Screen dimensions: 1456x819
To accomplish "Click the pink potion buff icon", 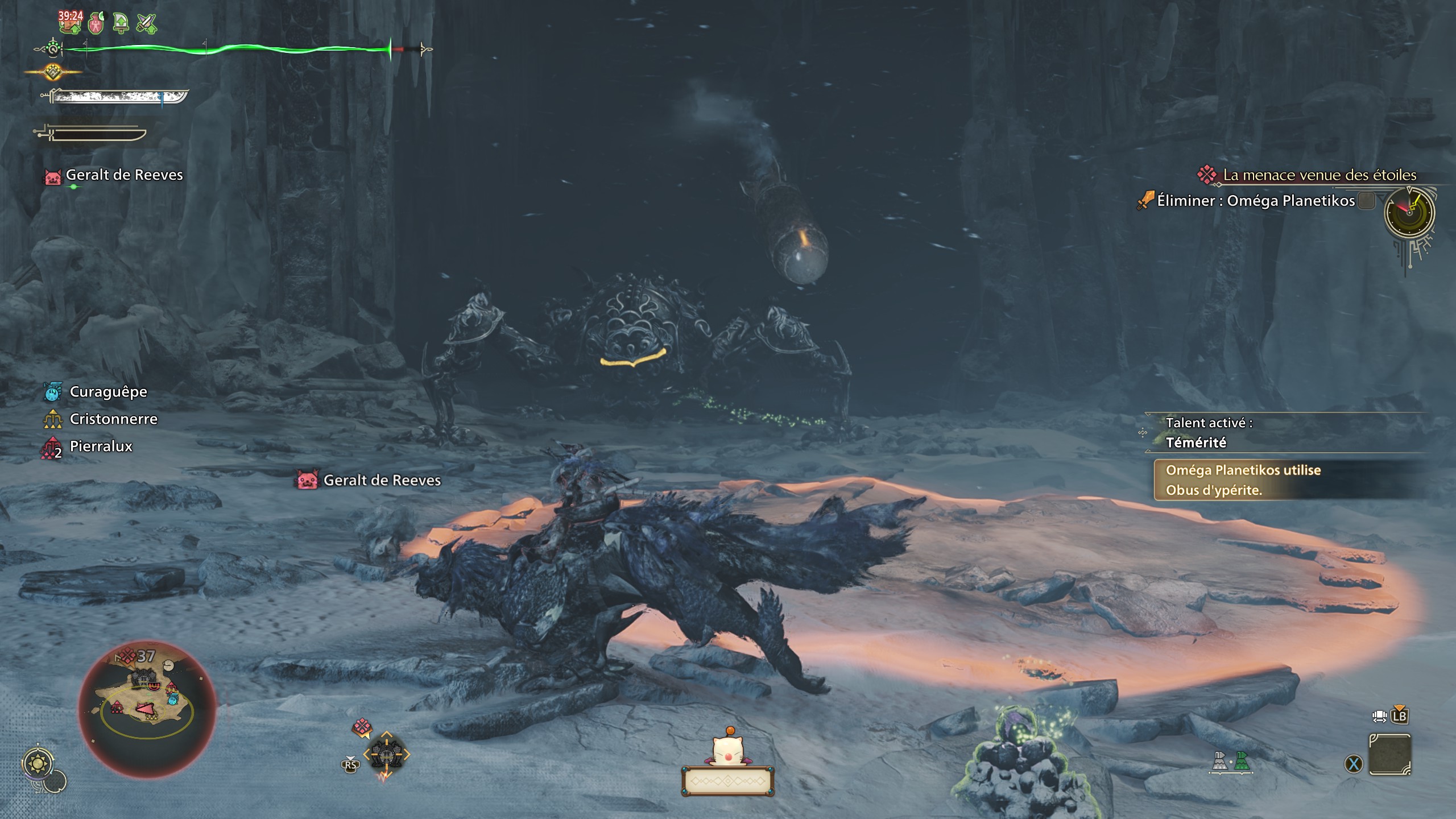I will pyautogui.click(x=96, y=23).
